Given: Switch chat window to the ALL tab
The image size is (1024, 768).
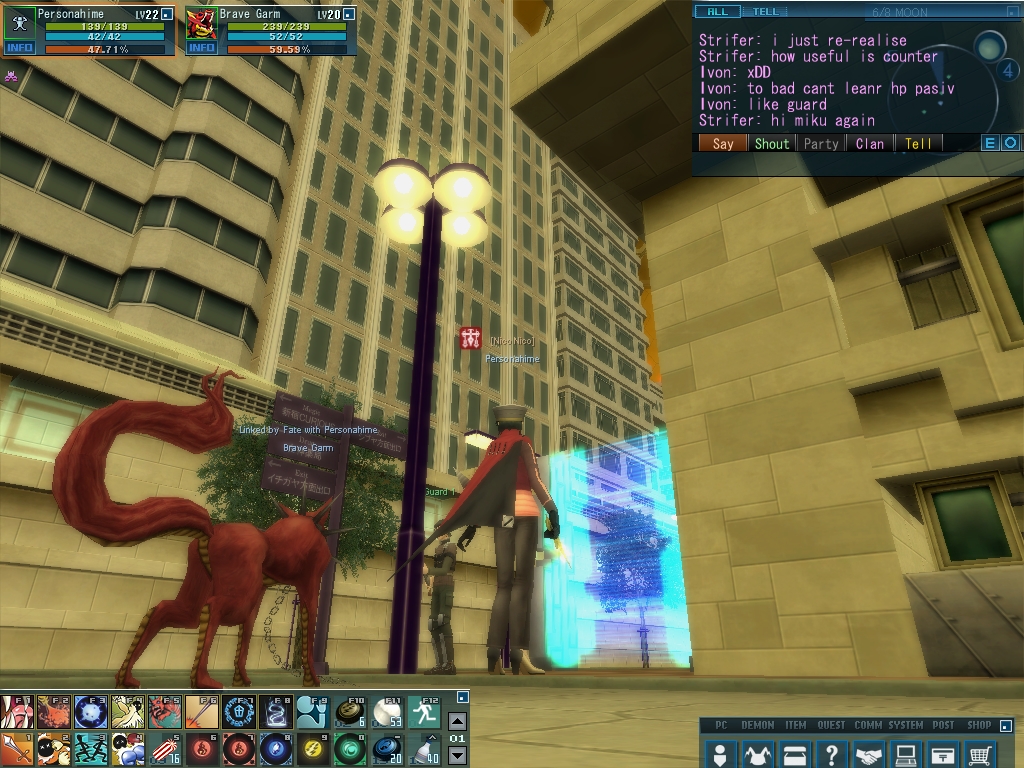Looking at the screenshot, I should click(x=717, y=12).
